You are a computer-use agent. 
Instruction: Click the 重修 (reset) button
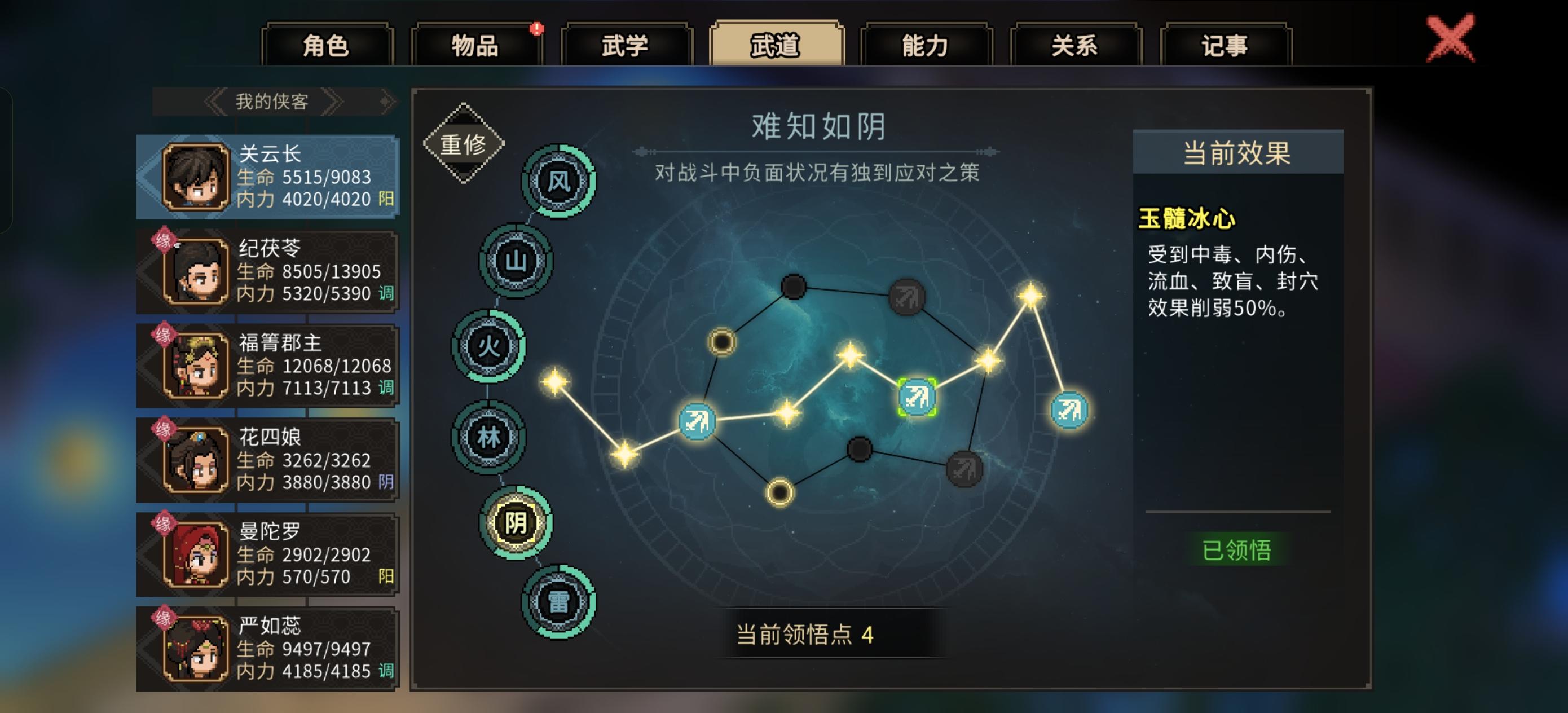click(x=463, y=144)
